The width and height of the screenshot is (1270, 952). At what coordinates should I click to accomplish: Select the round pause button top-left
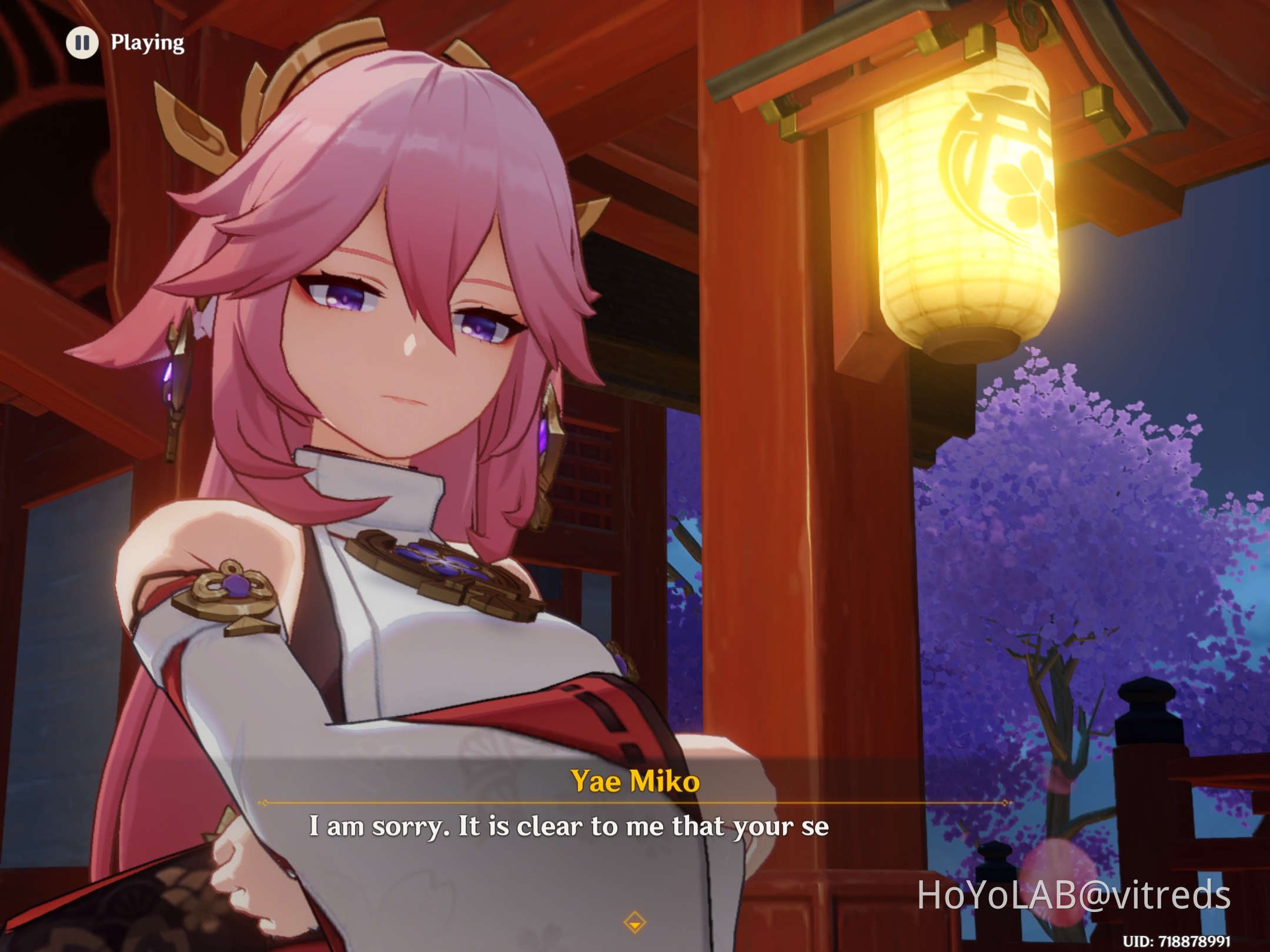83,43
